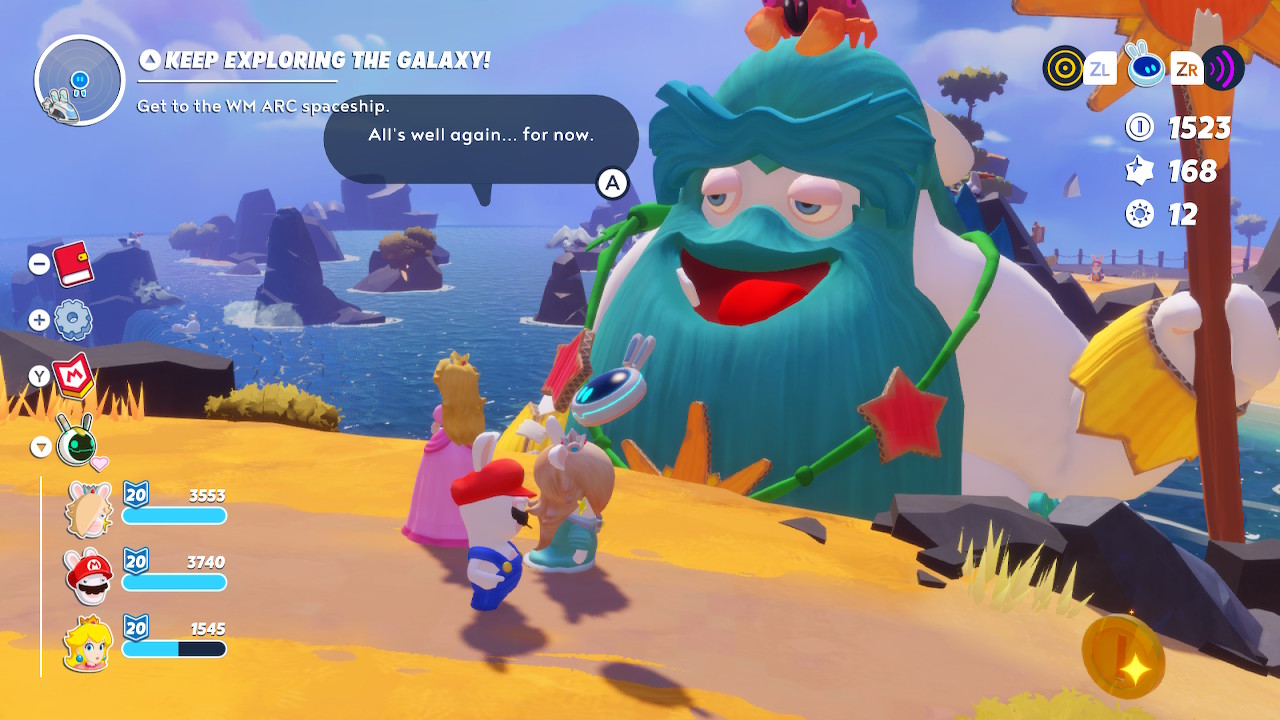Toggle the ZL shoulder button prompt
This screenshot has height=720, width=1280.
coord(1100,68)
